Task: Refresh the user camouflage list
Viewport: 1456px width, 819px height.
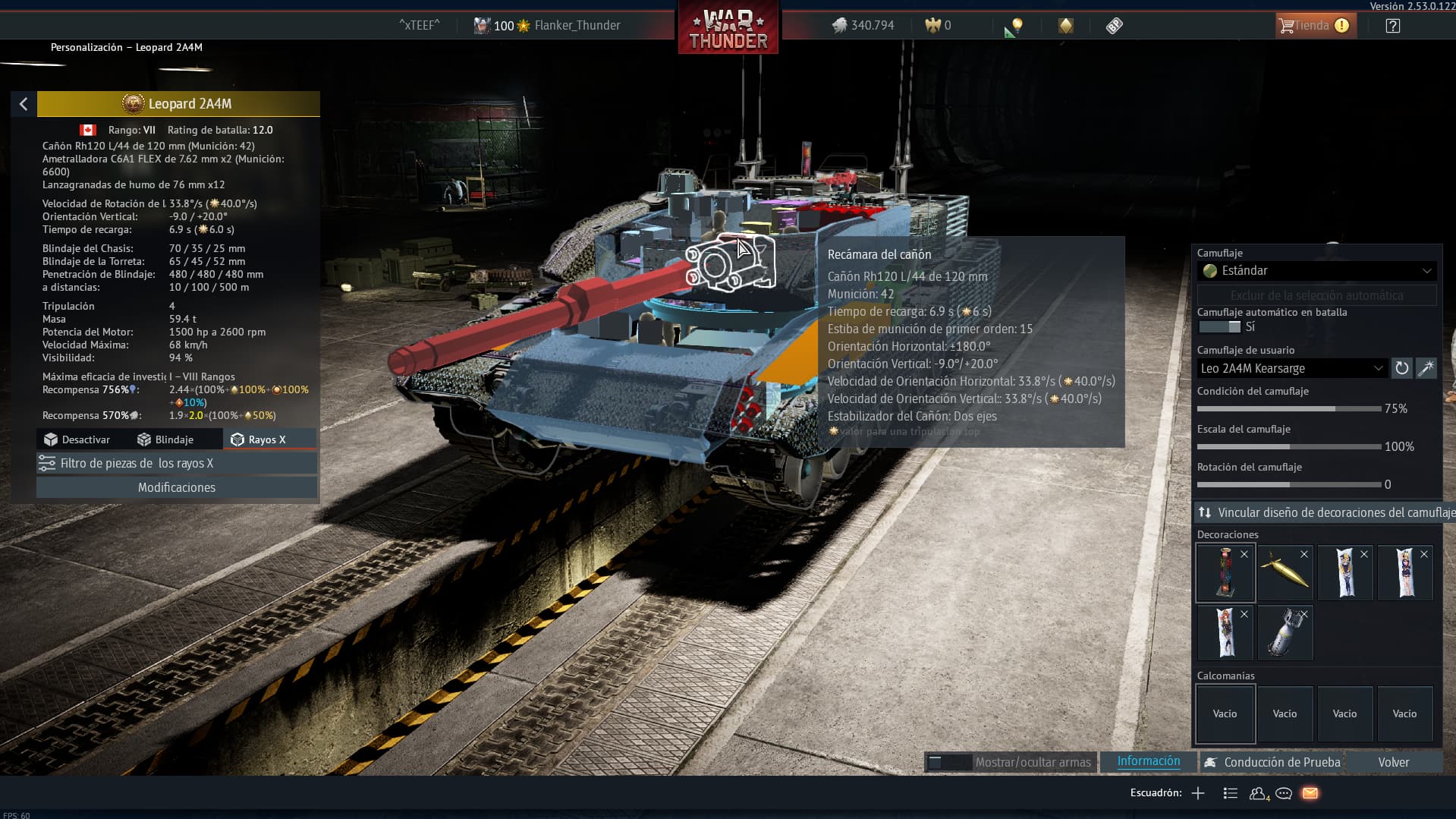Action: coord(1401,368)
